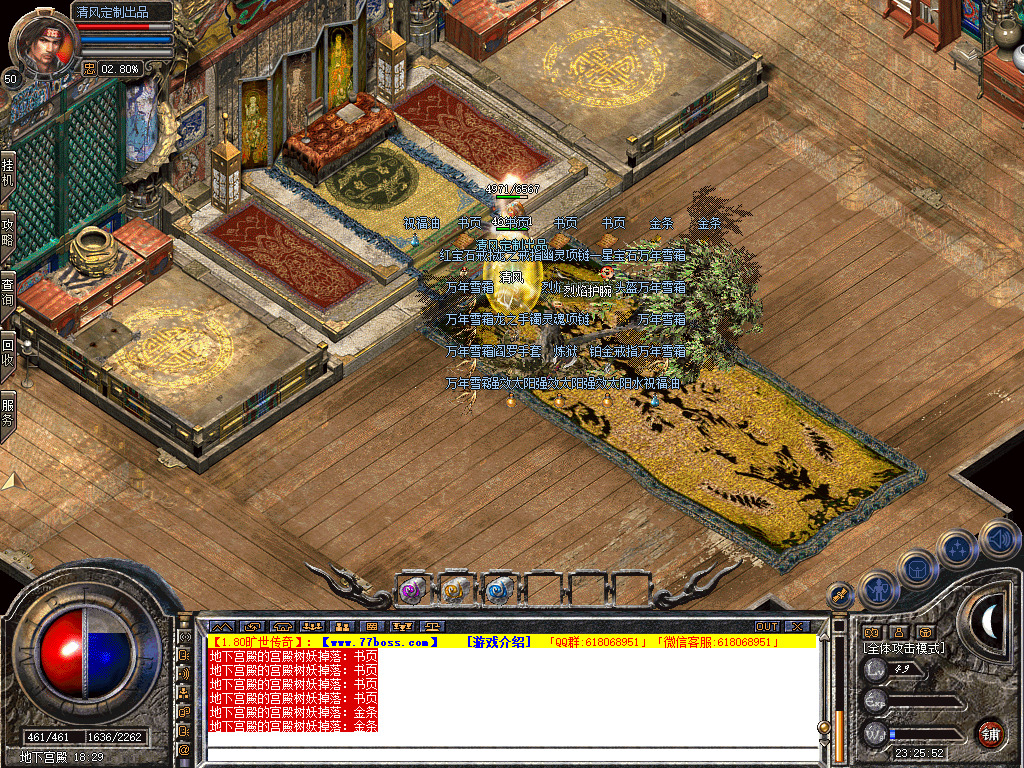The image size is (1024, 768).
Task: Use the blue scroll in the belt
Action: pos(498,591)
